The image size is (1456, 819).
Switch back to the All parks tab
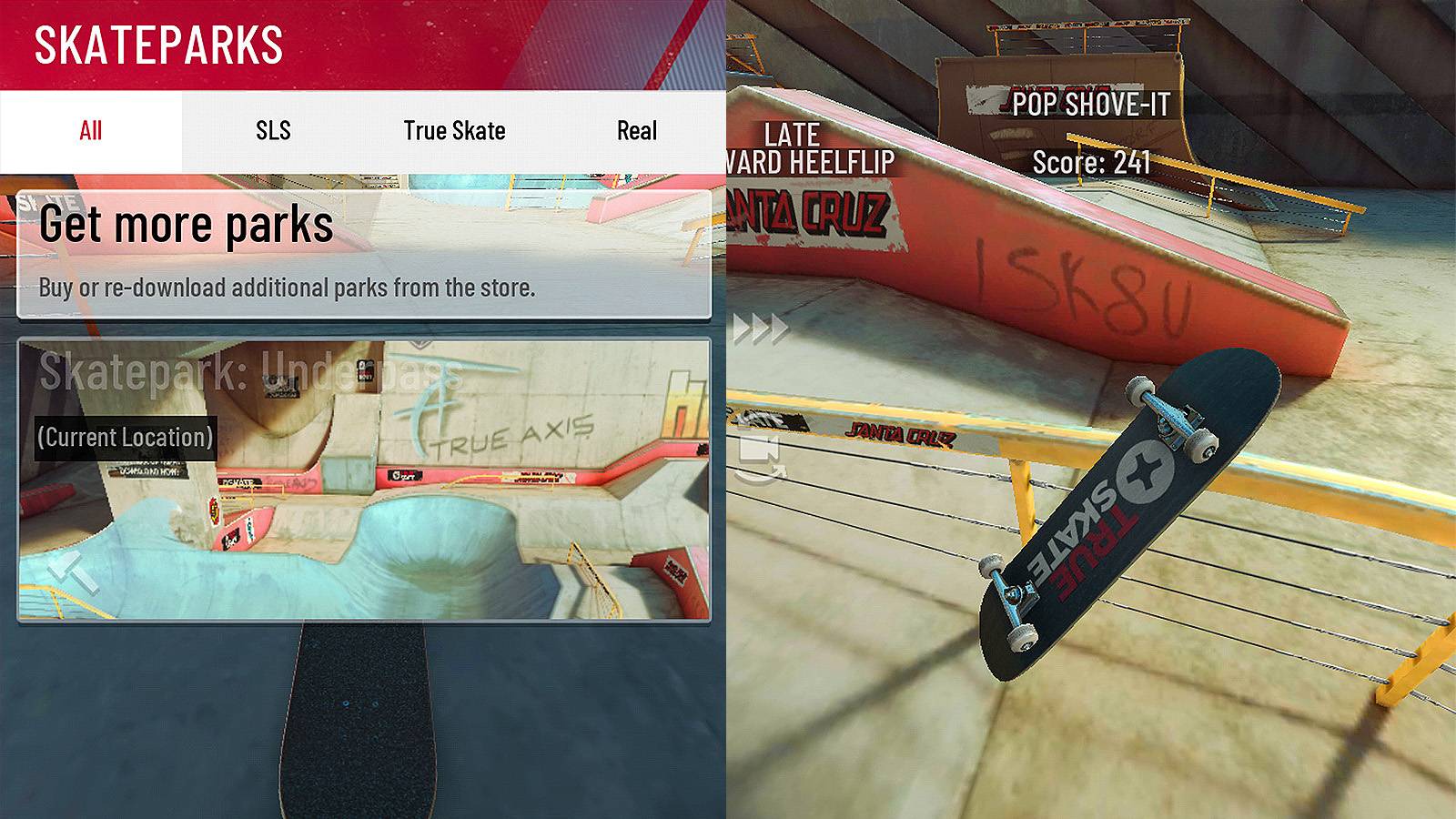pos(88,131)
